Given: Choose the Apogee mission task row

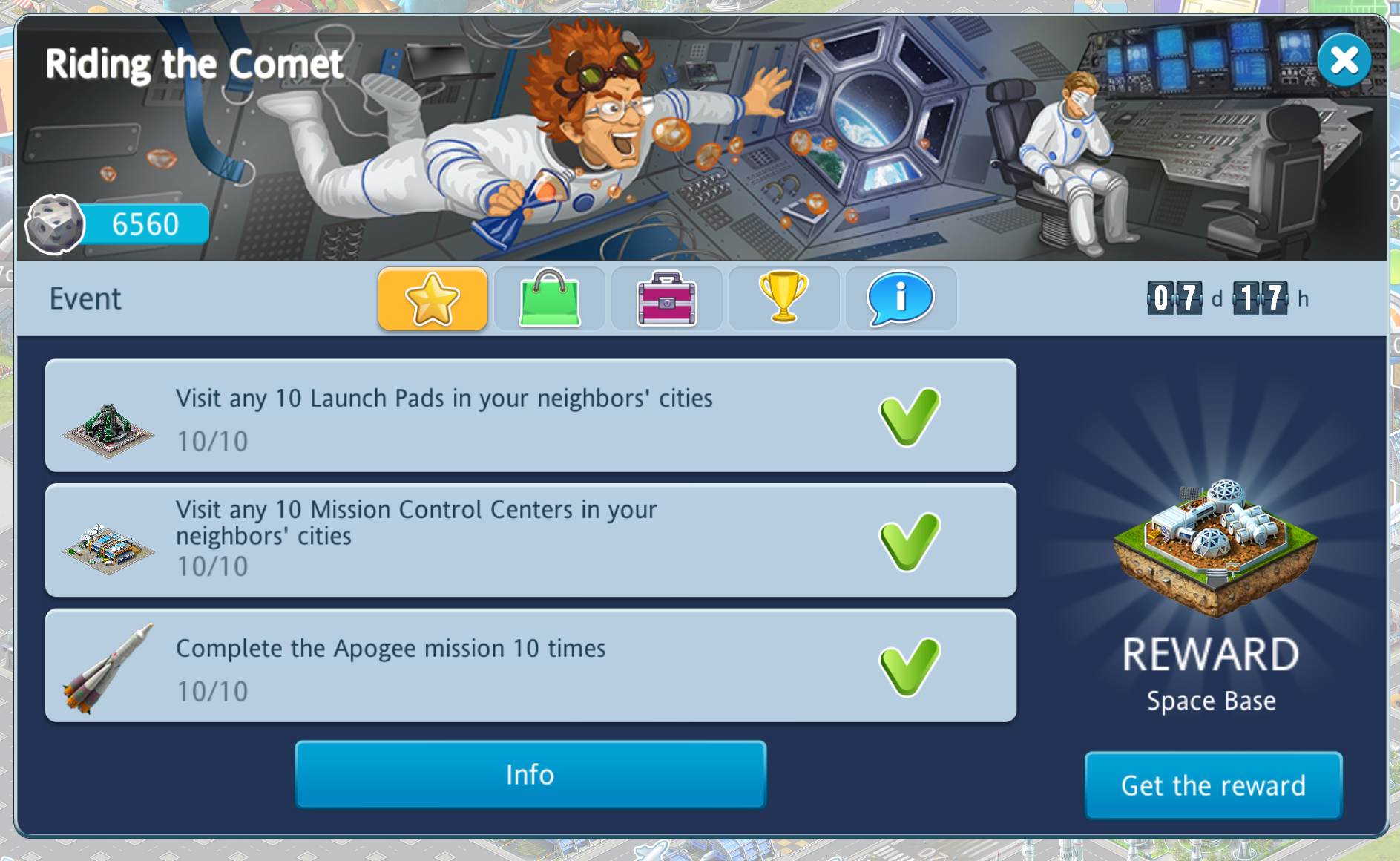Looking at the screenshot, I should (x=530, y=666).
